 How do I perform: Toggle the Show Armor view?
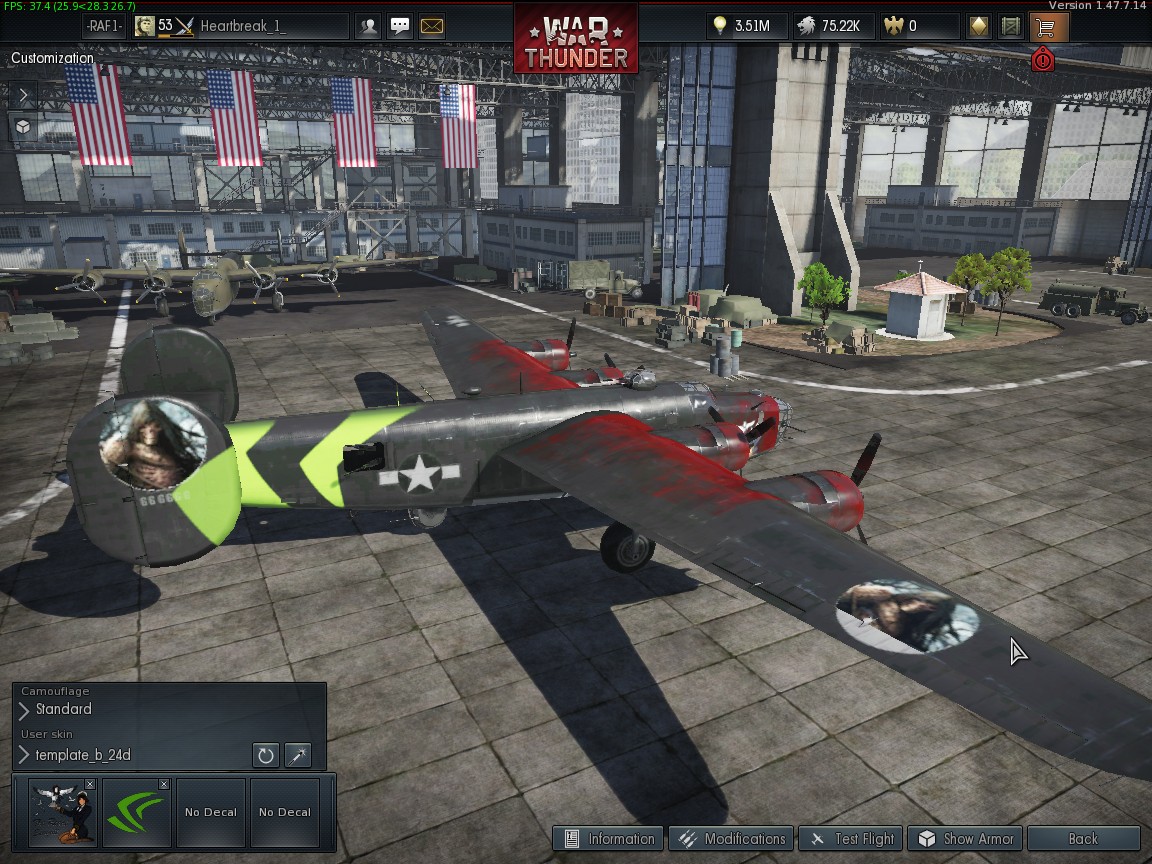pos(966,839)
